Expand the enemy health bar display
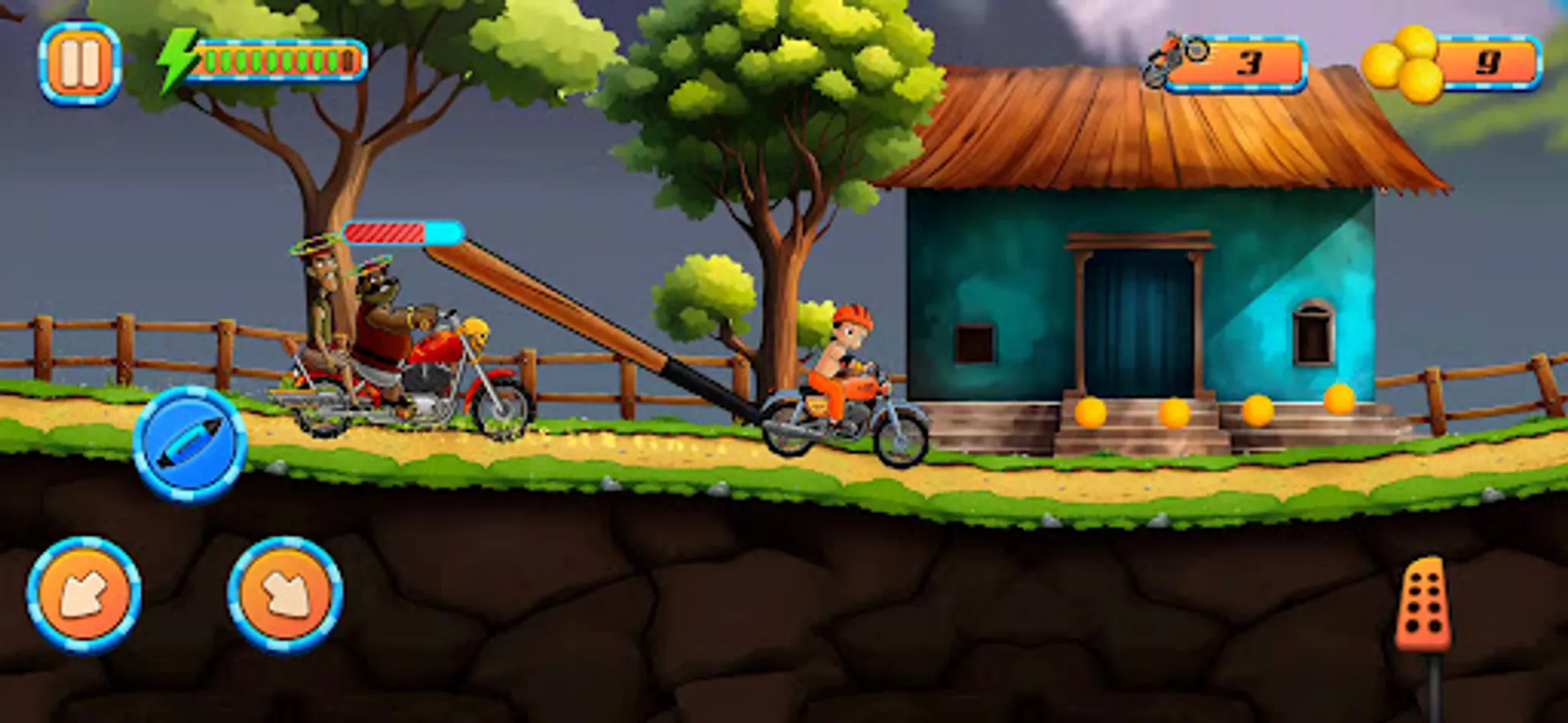 point(400,231)
